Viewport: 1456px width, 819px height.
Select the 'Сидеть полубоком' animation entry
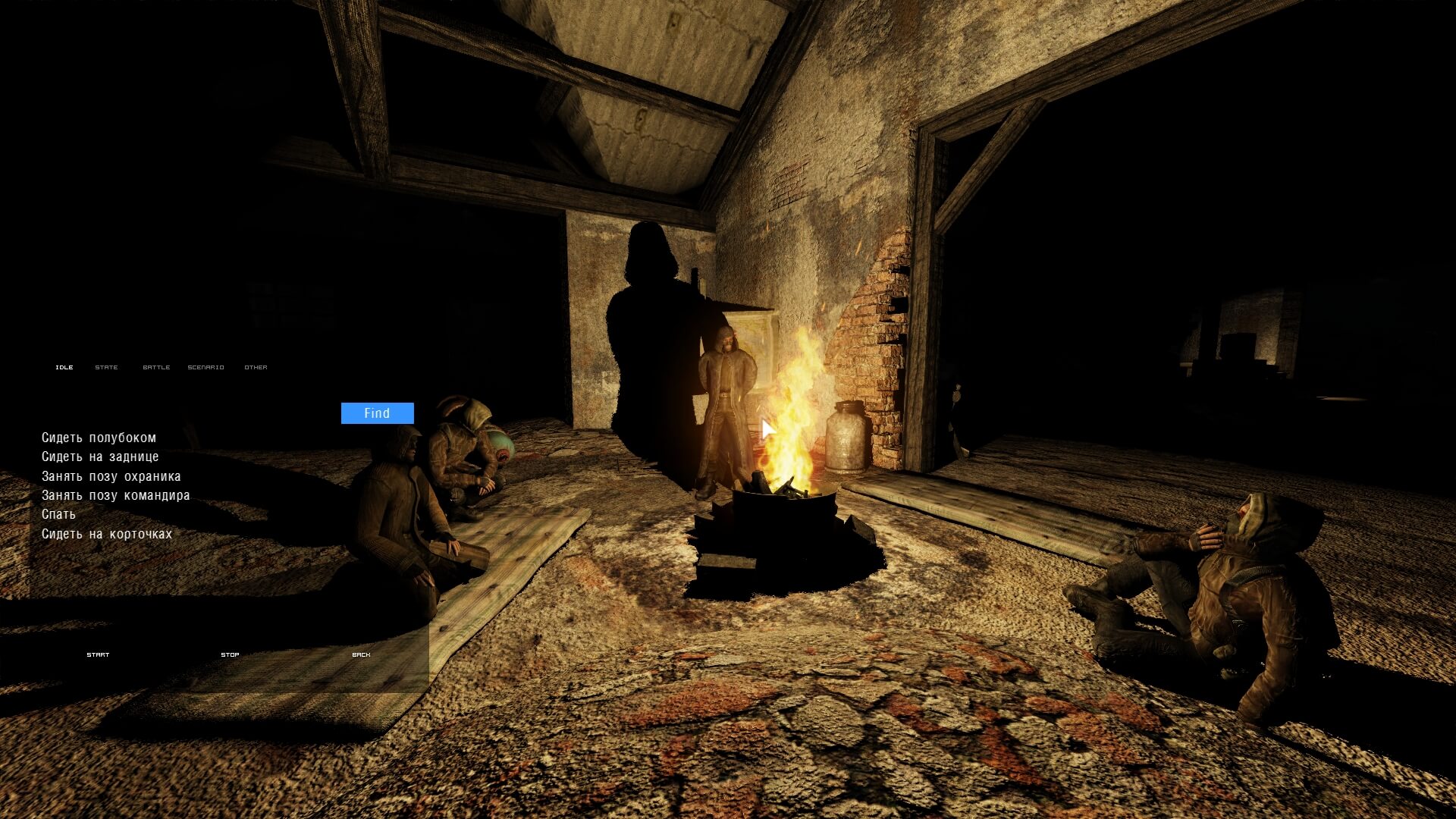pyautogui.click(x=99, y=438)
